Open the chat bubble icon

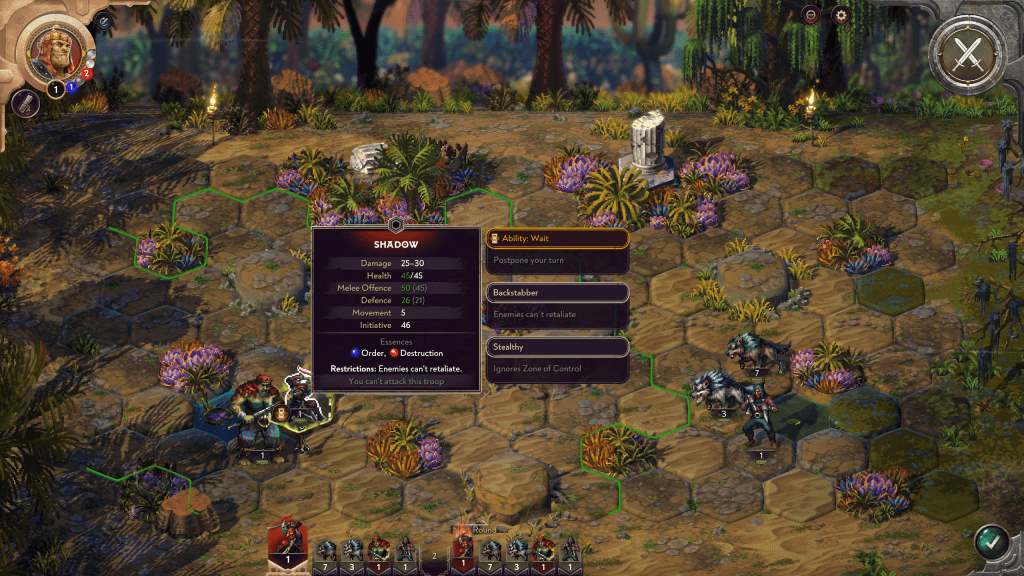click(x=810, y=15)
